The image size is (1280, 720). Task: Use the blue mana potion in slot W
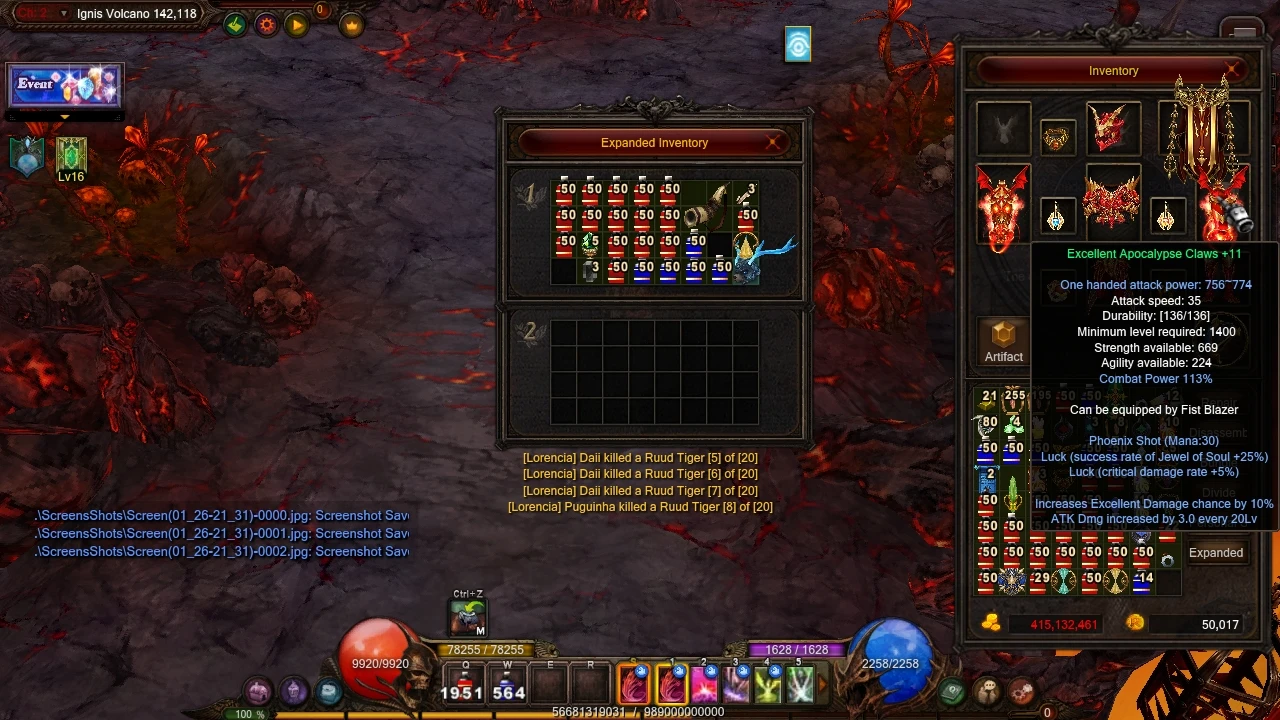(508, 682)
